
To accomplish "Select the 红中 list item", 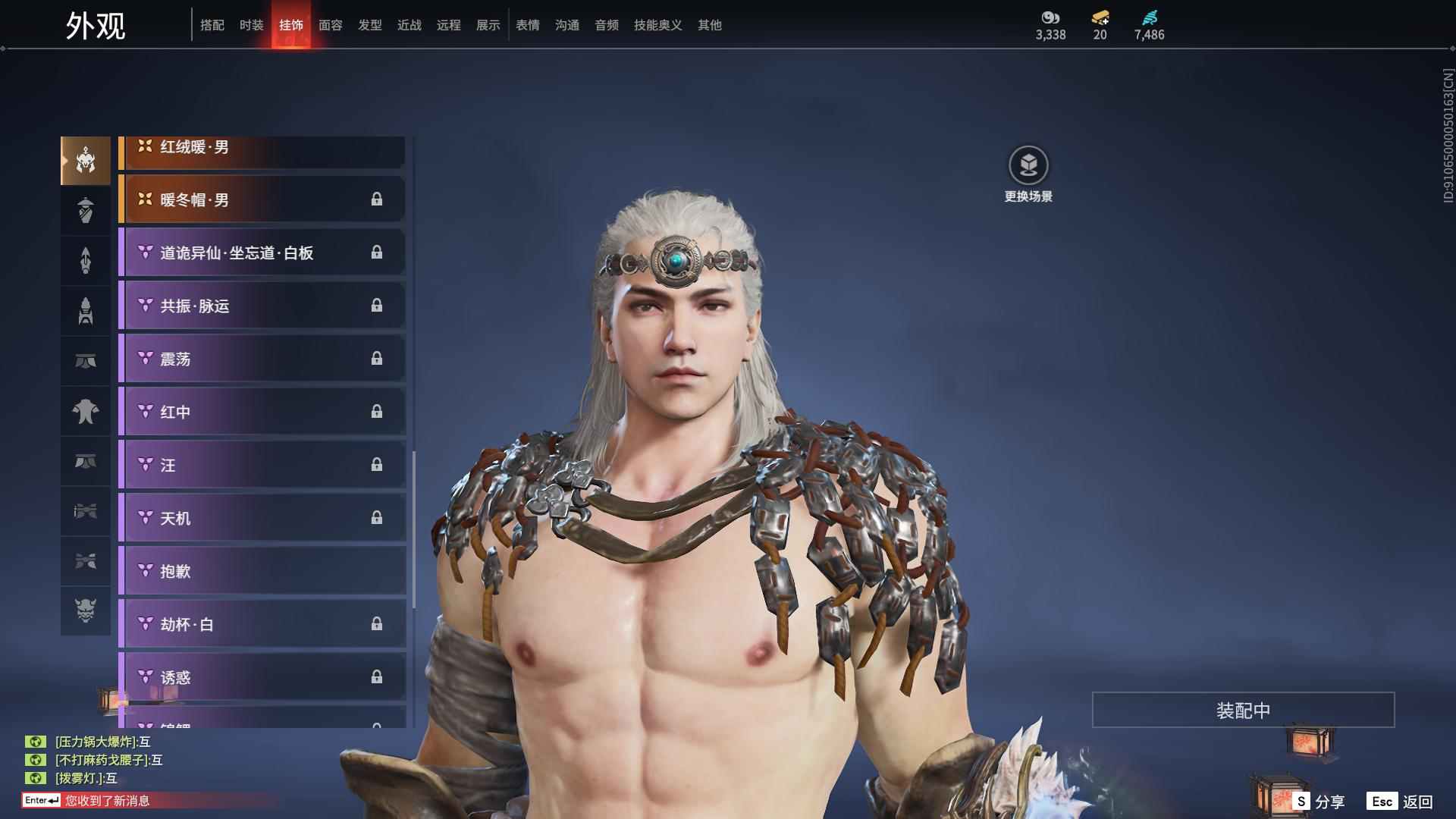I will [262, 412].
